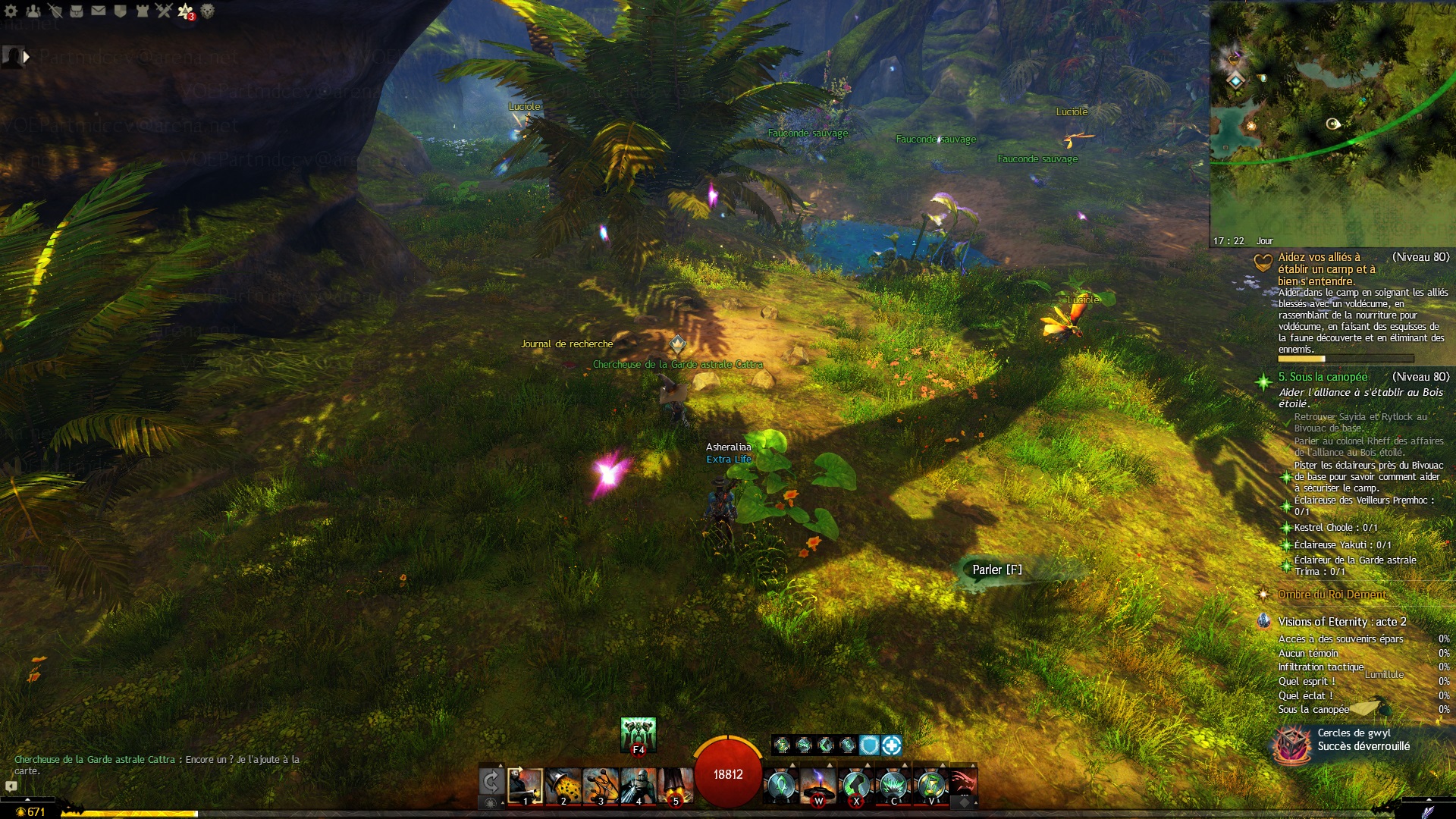Open the World vs World castle tower icon
The width and height of the screenshot is (1456, 819).
(x=142, y=11)
